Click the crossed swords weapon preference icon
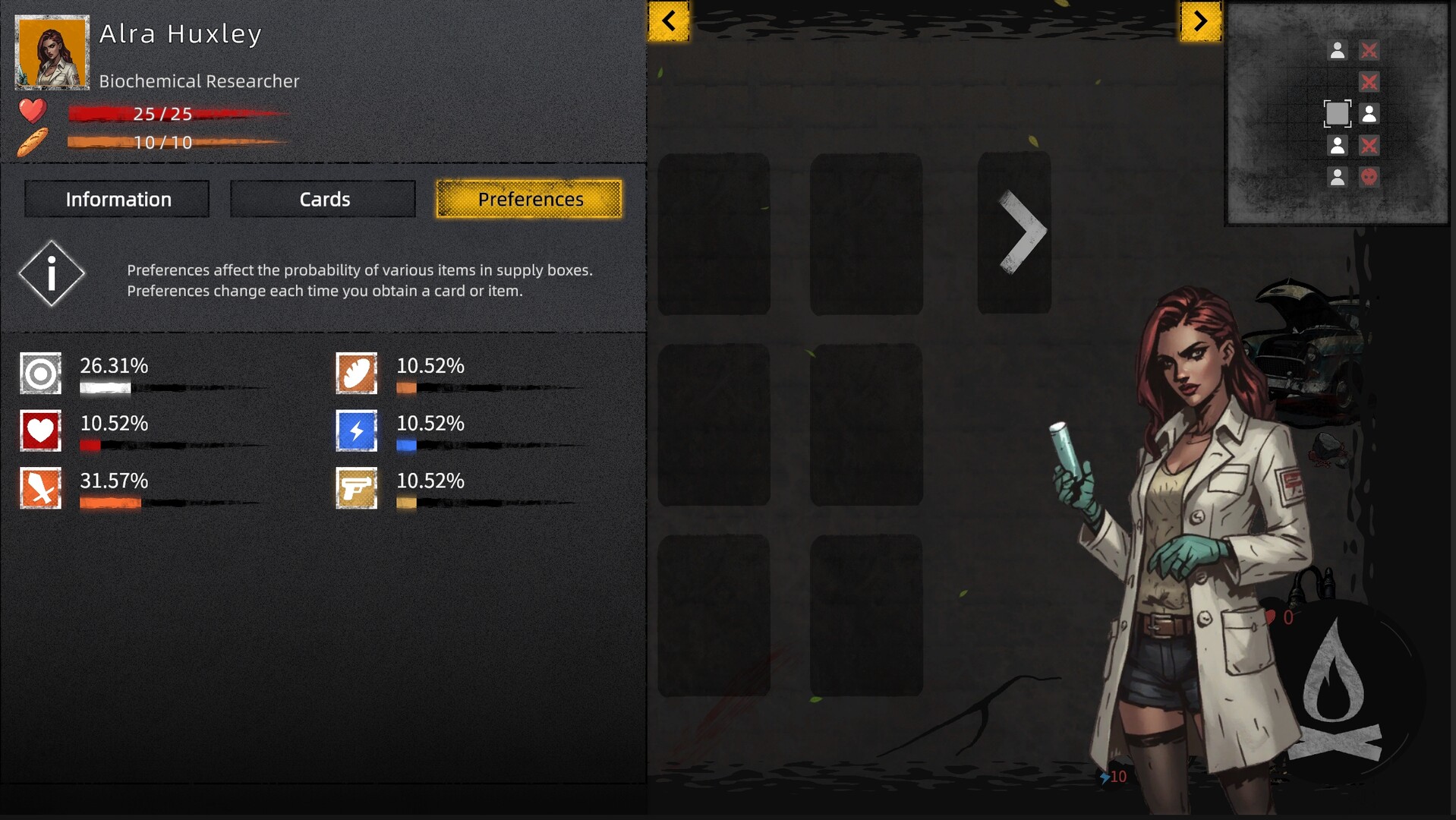 click(x=39, y=488)
